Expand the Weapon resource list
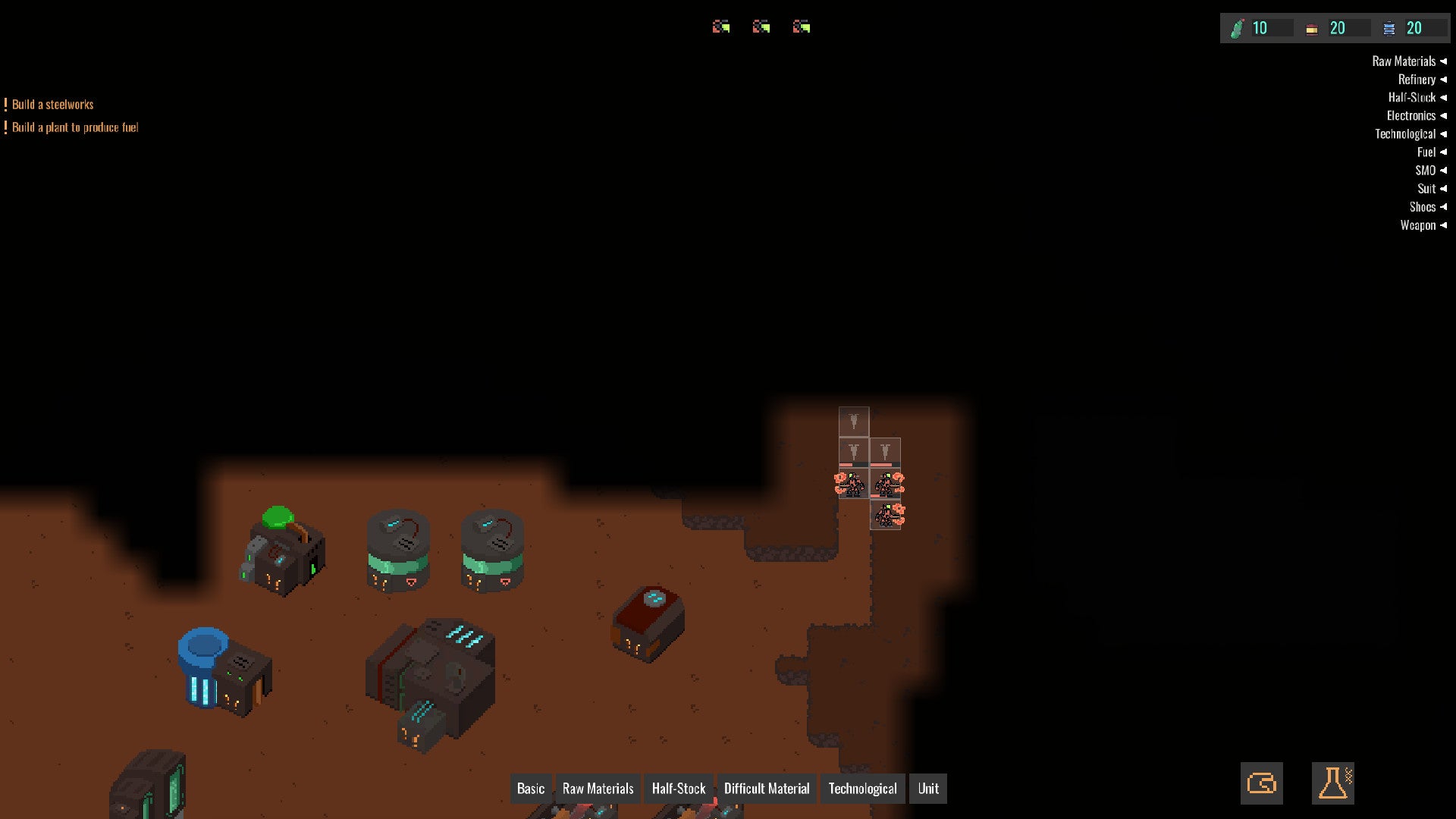Screen dimensions: 1456x819 pos(1423,225)
